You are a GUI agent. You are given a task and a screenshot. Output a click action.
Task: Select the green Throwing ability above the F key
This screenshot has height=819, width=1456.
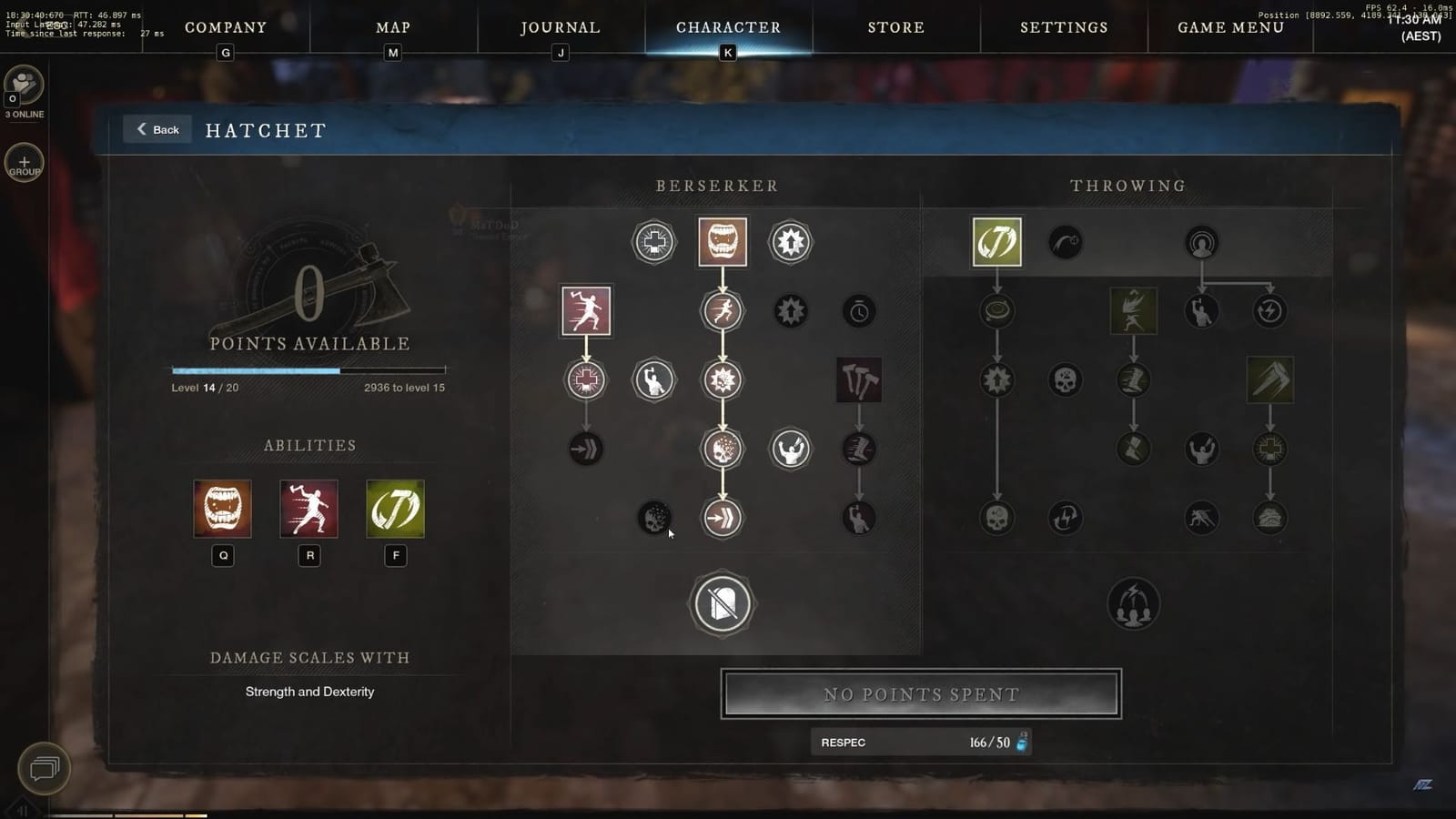coord(396,510)
